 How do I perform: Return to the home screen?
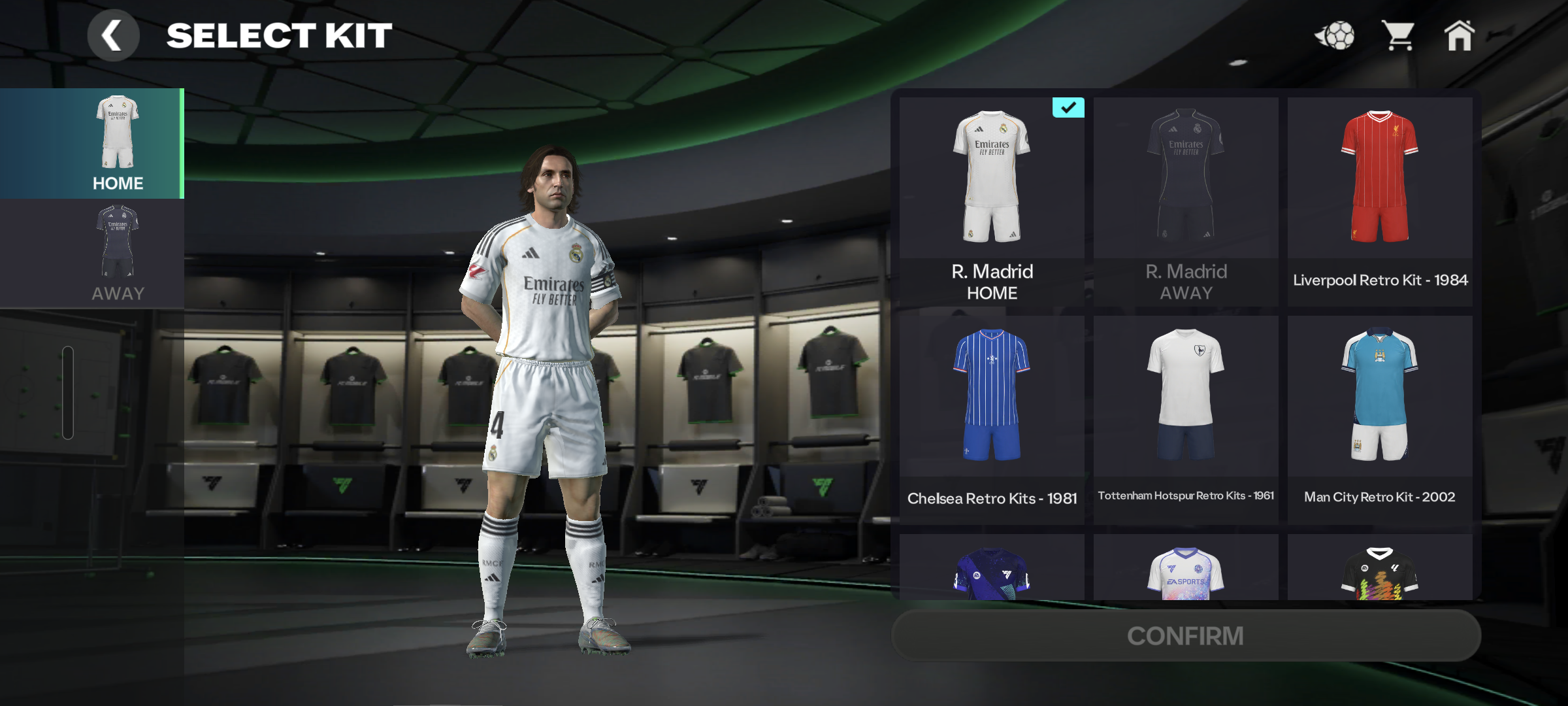pos(1459,36)
